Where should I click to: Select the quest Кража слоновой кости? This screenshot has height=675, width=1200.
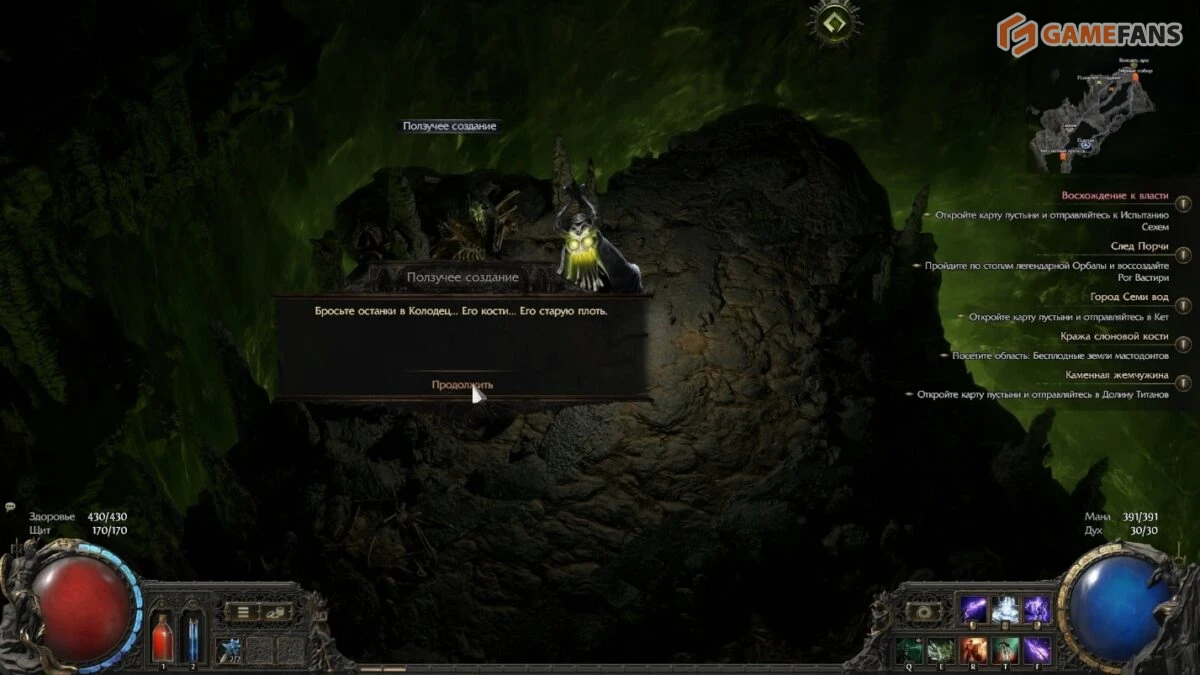(1114, 337)
